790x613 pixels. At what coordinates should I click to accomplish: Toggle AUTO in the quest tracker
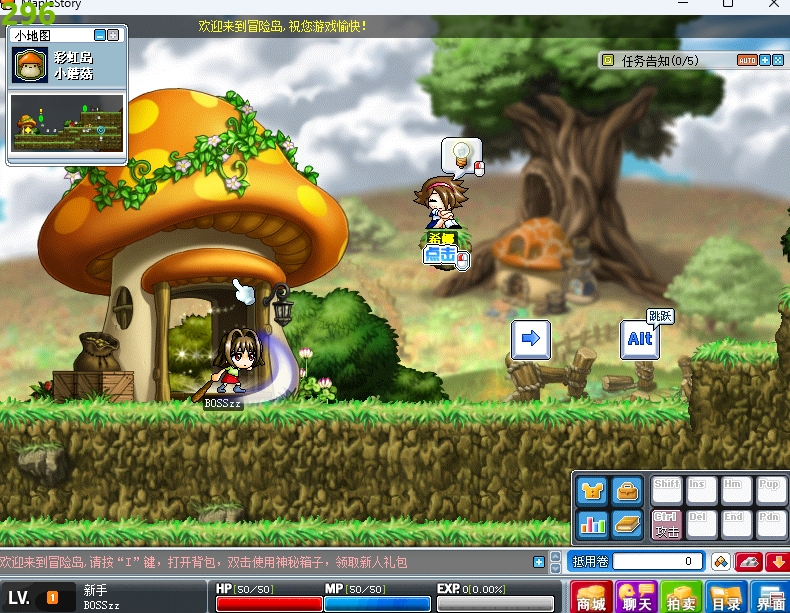point(747,60)
